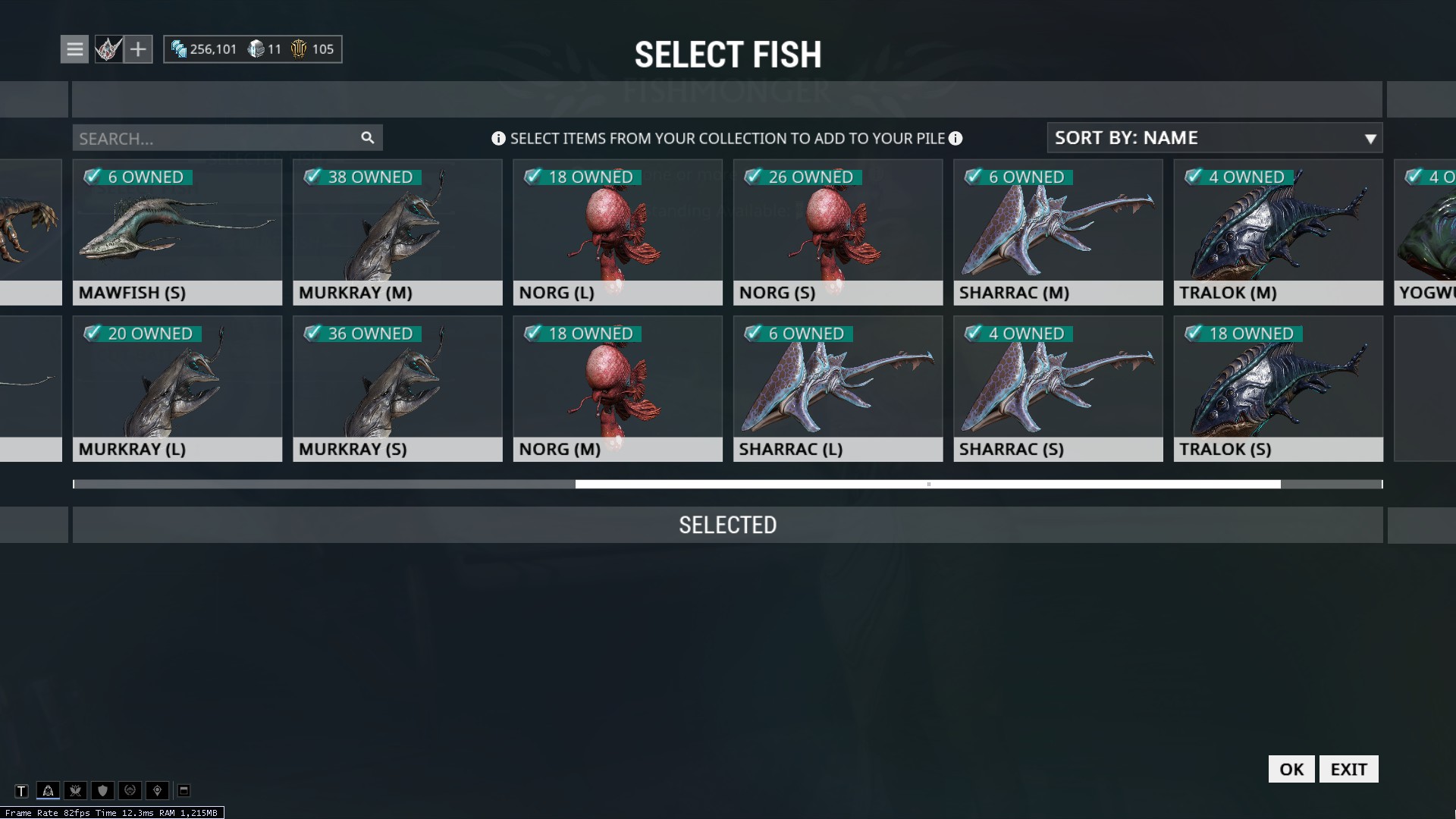Viewport: 1456px width, 819px height.
Task: Choose the Norg (M) fish
Action: pyautogui.click(x=617, y=388)
